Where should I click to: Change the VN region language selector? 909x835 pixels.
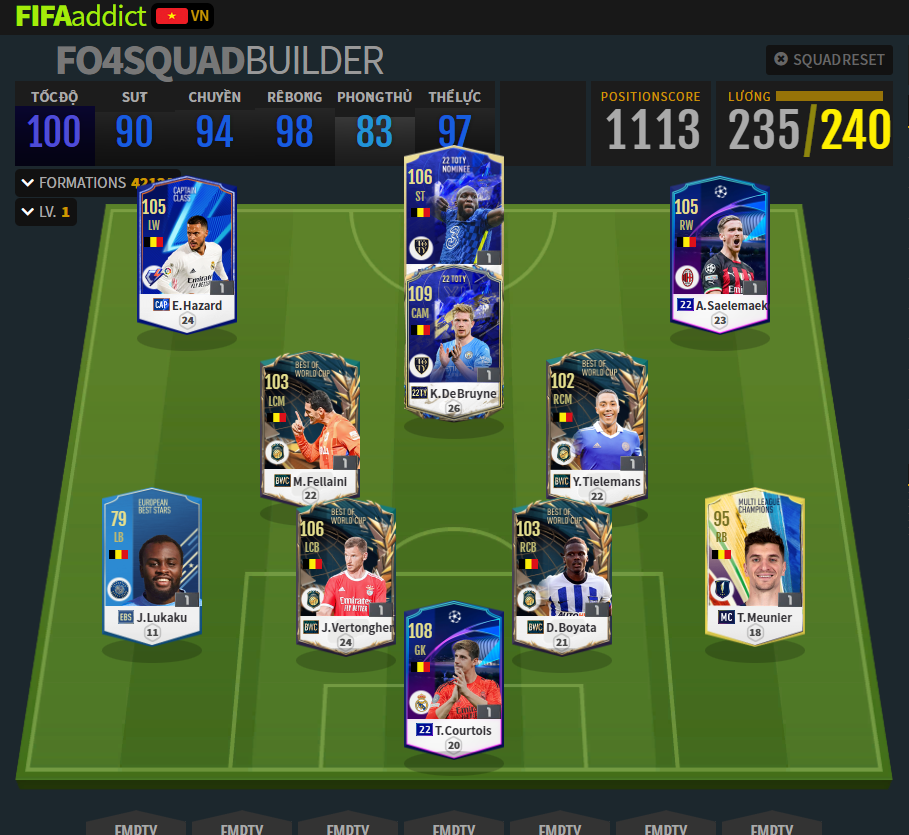184,16
